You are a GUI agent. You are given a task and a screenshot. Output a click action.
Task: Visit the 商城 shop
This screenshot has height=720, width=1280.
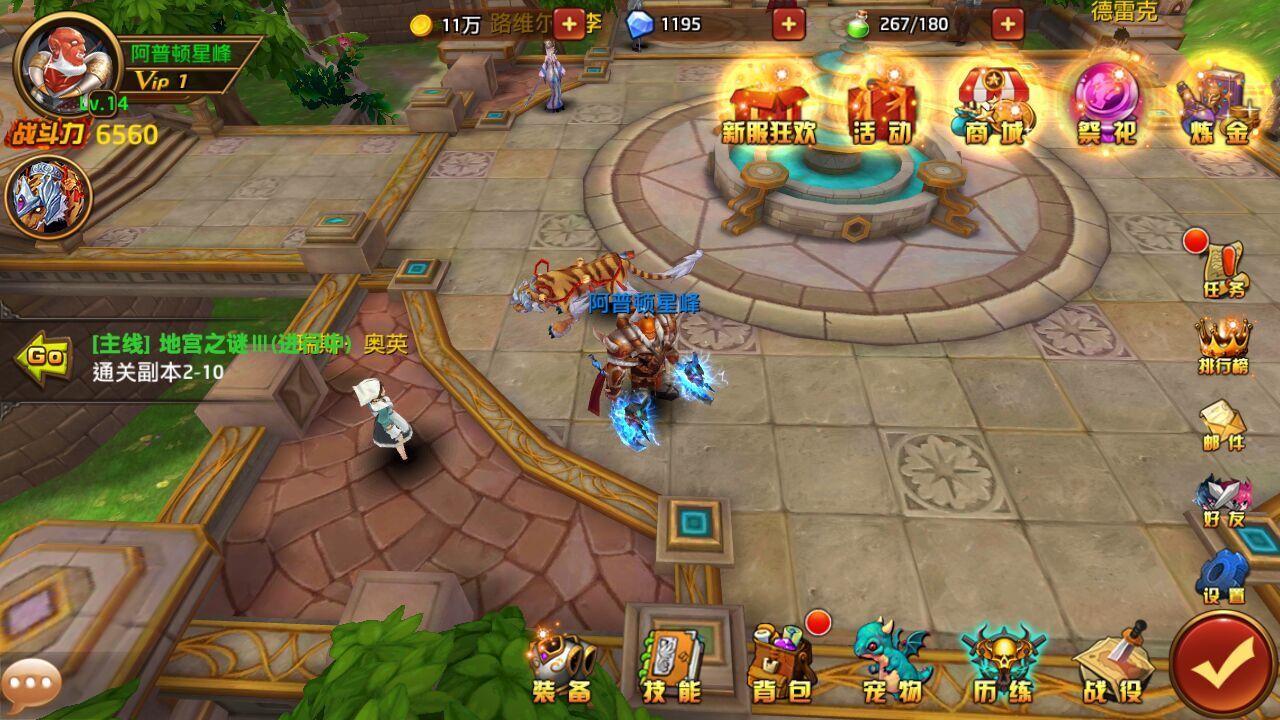(994, 106)
